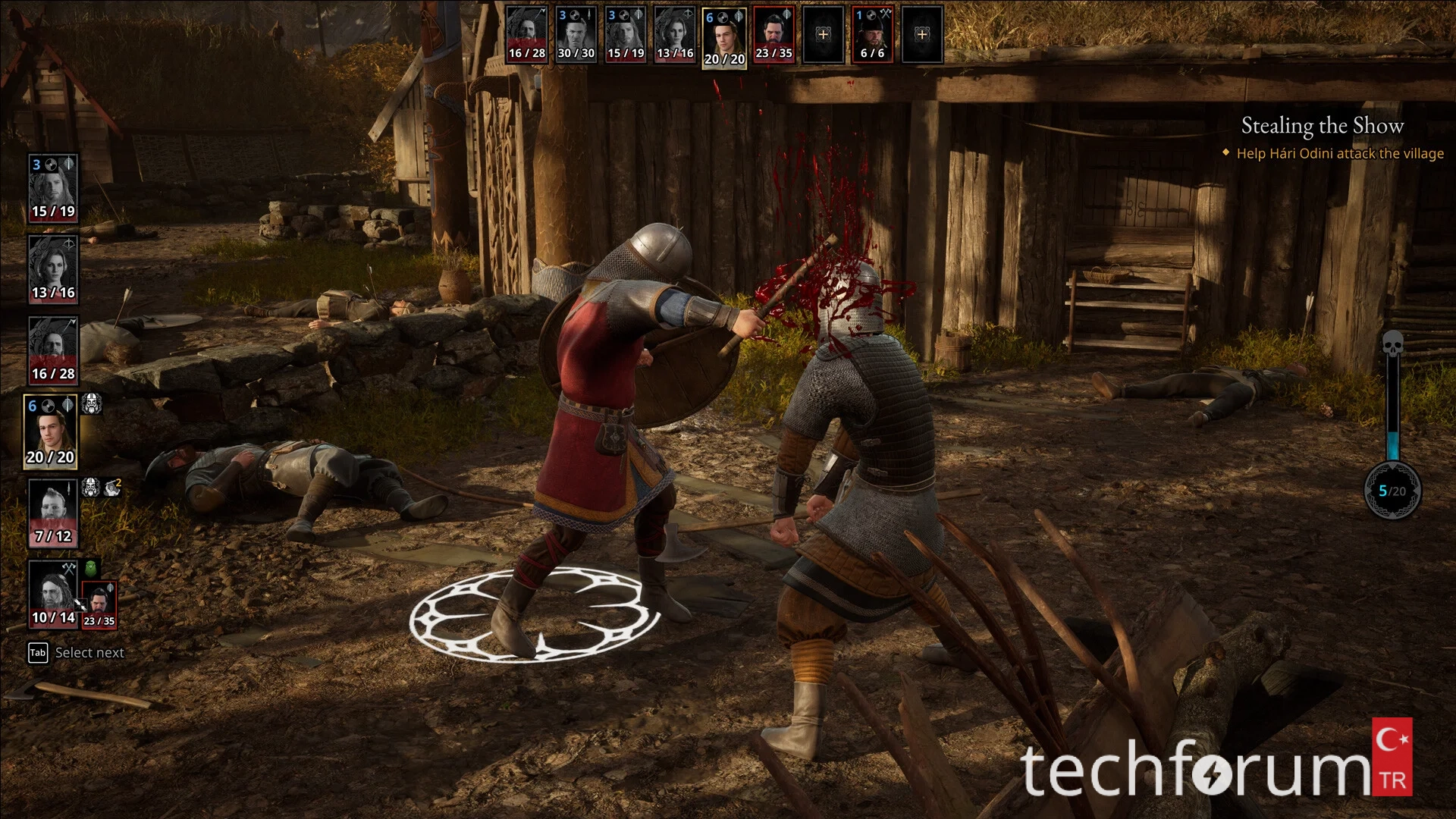Select the 16/28 party member in the left list
1456x819 pixels.
(53, 350)
